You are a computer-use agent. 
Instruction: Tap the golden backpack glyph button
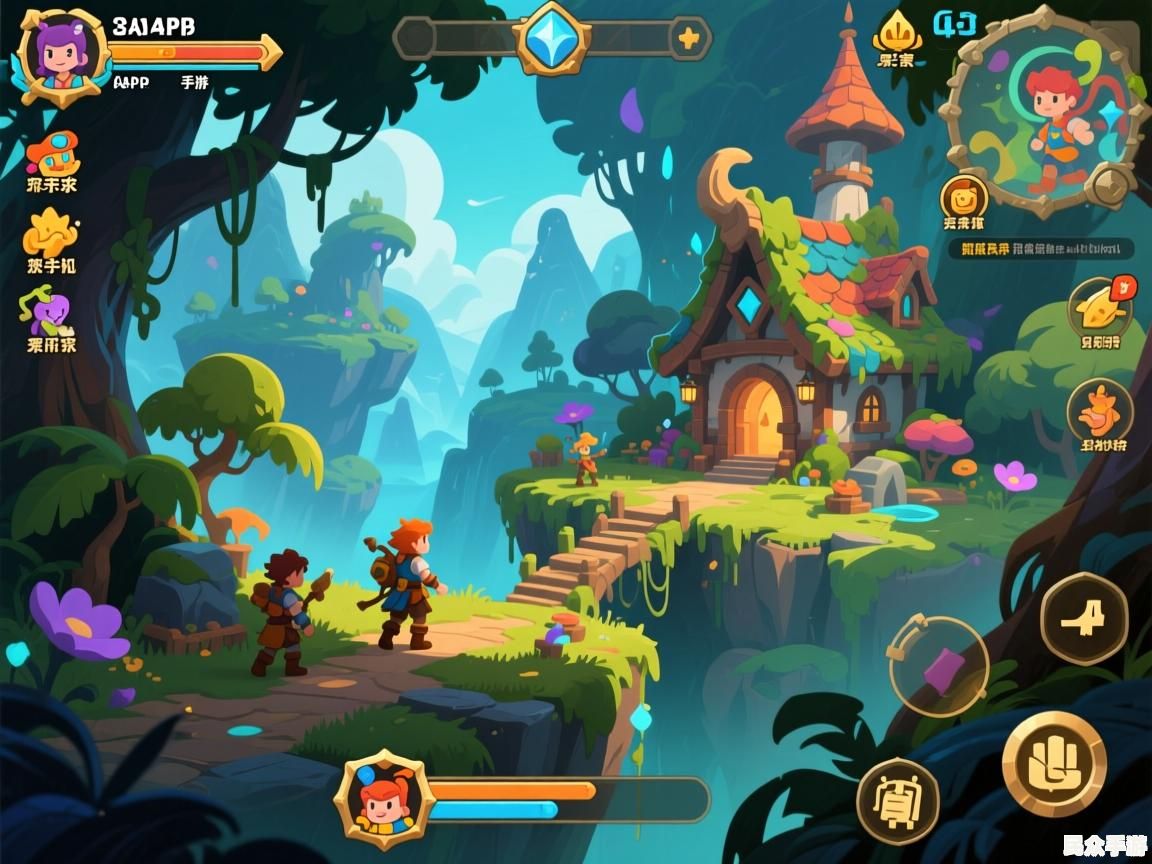898,801
